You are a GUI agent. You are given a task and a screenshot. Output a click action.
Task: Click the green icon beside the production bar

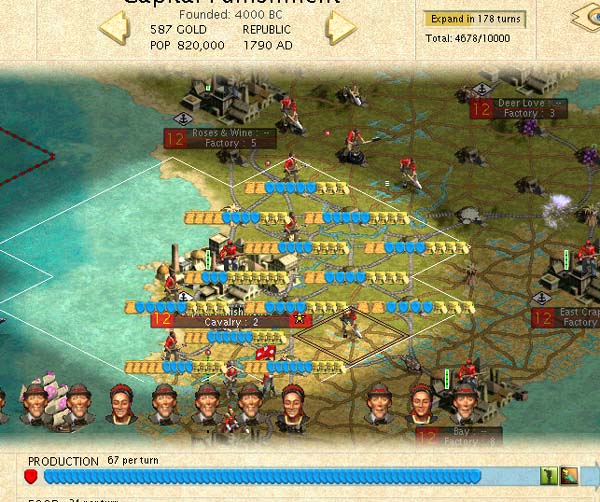pyautogui.click(x=548, y=476)
